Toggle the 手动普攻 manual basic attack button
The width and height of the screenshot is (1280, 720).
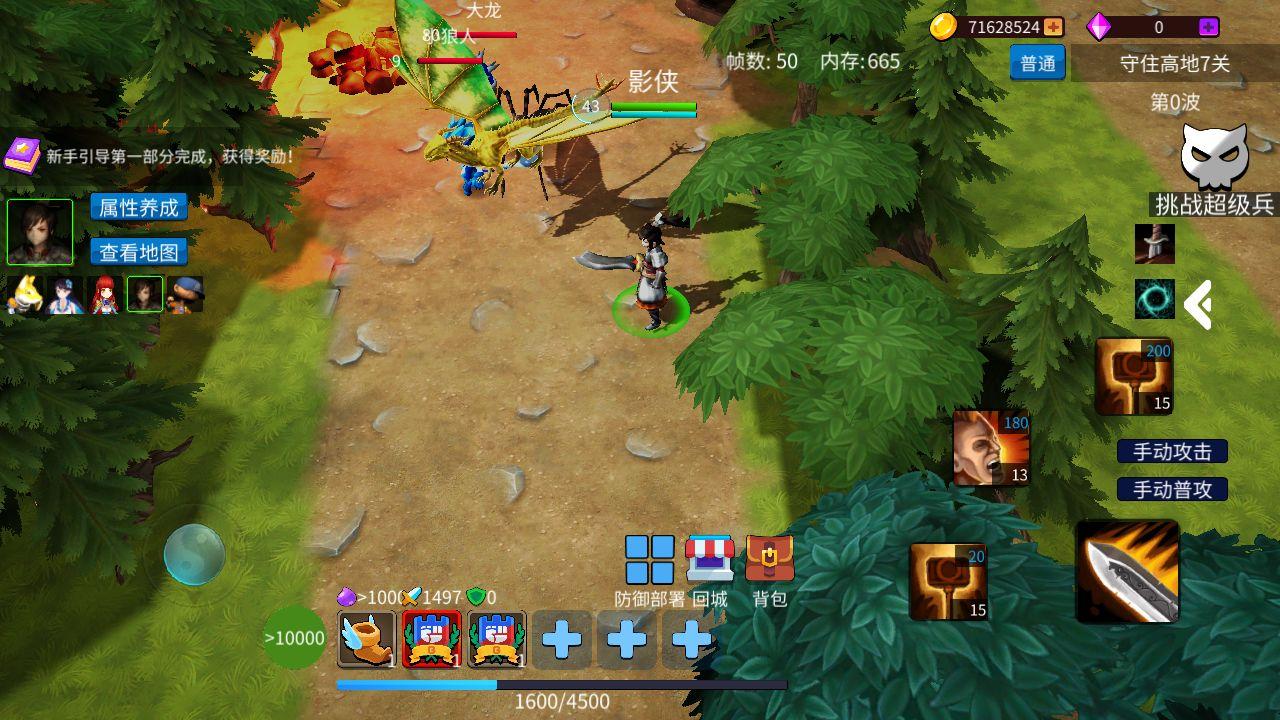click(1172, 489)
